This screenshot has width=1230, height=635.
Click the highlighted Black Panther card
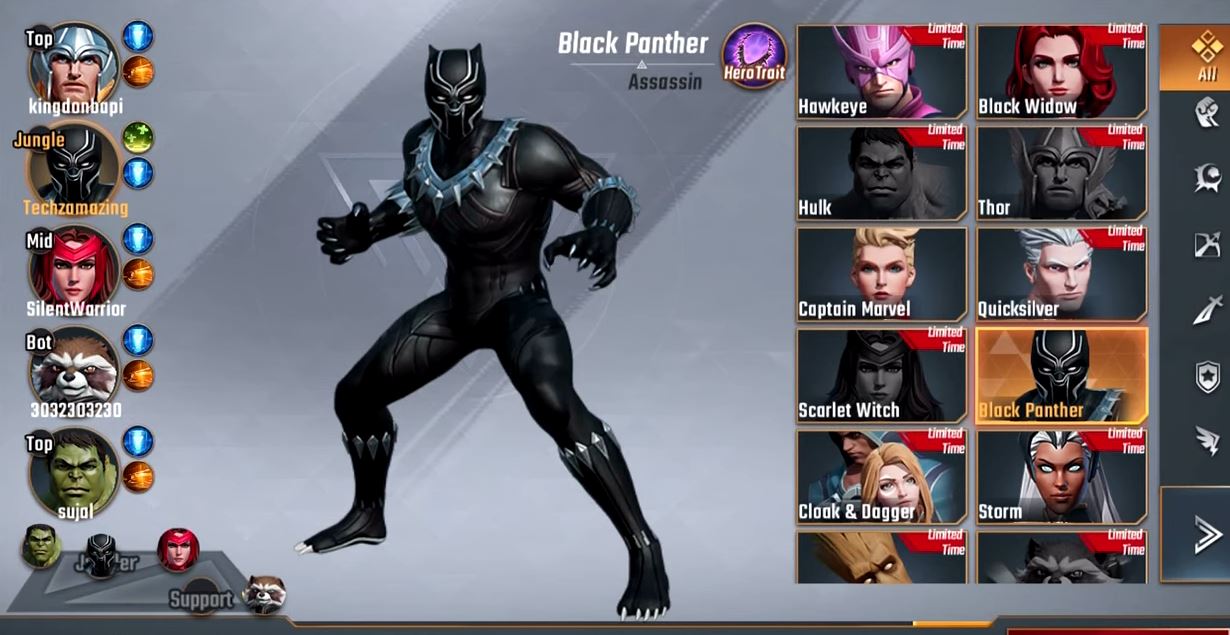pyautogui.click(x=1061, y=376)
